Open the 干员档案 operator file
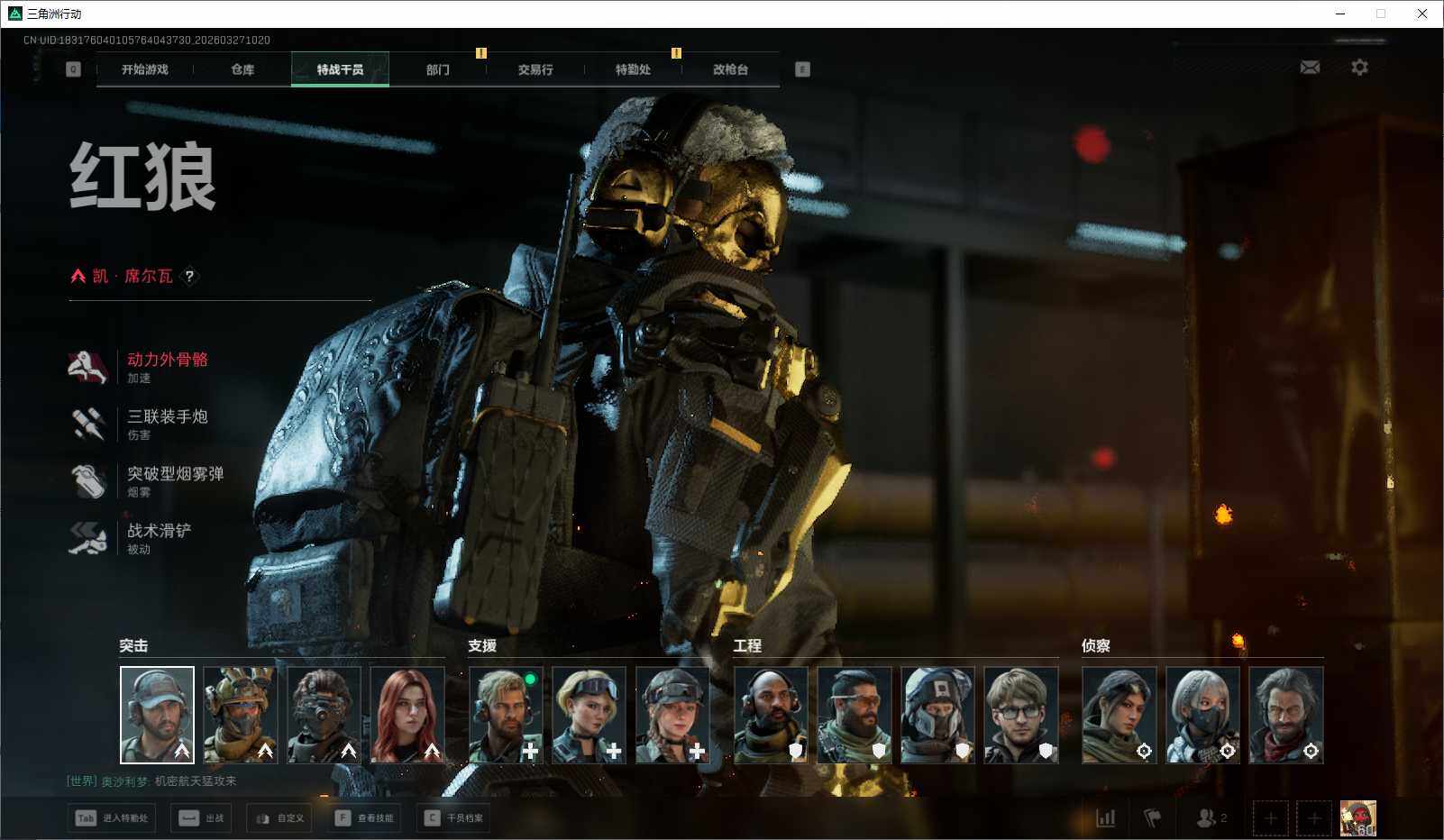 coord(454,818)
